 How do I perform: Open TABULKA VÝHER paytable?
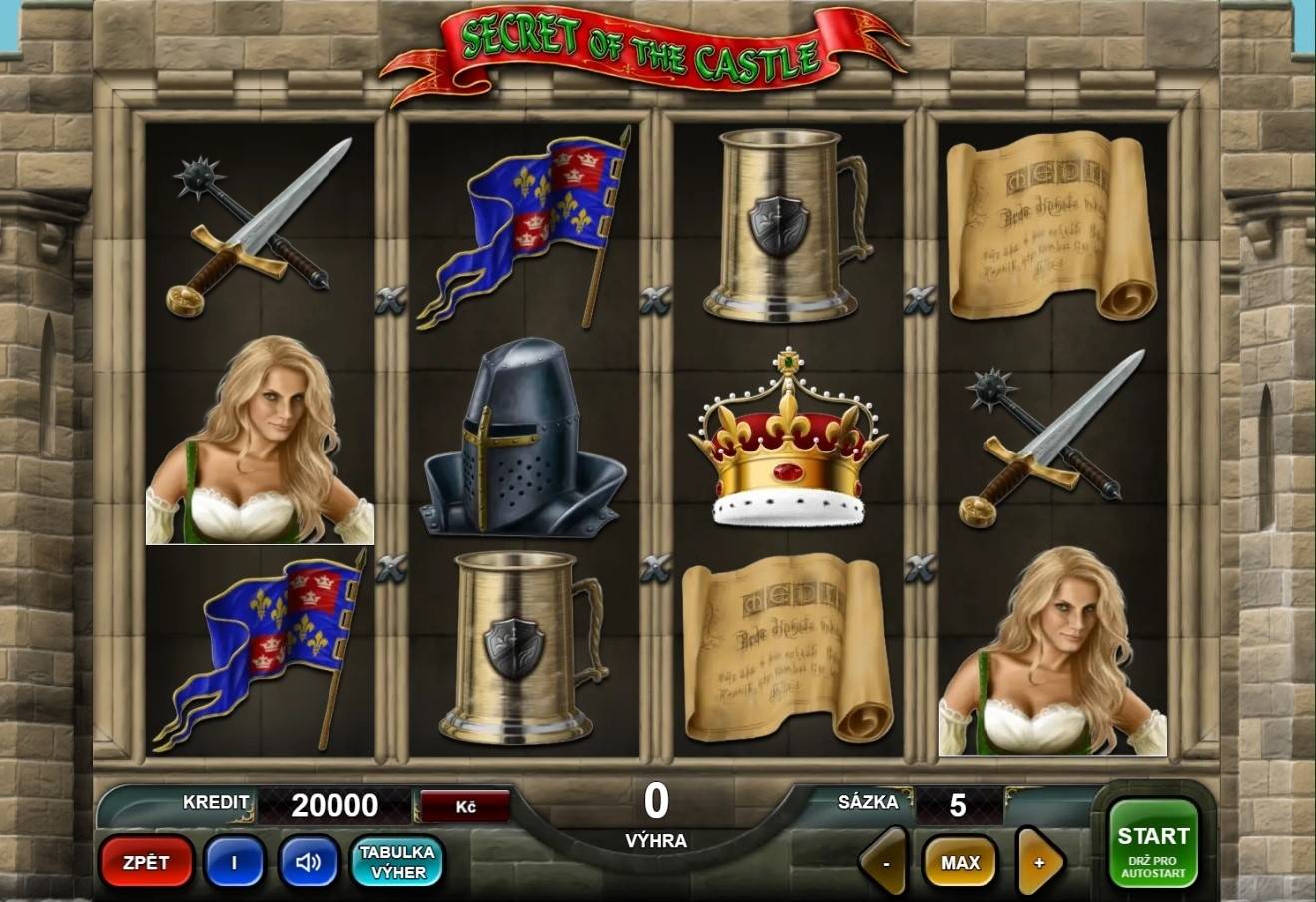point(396,861)
